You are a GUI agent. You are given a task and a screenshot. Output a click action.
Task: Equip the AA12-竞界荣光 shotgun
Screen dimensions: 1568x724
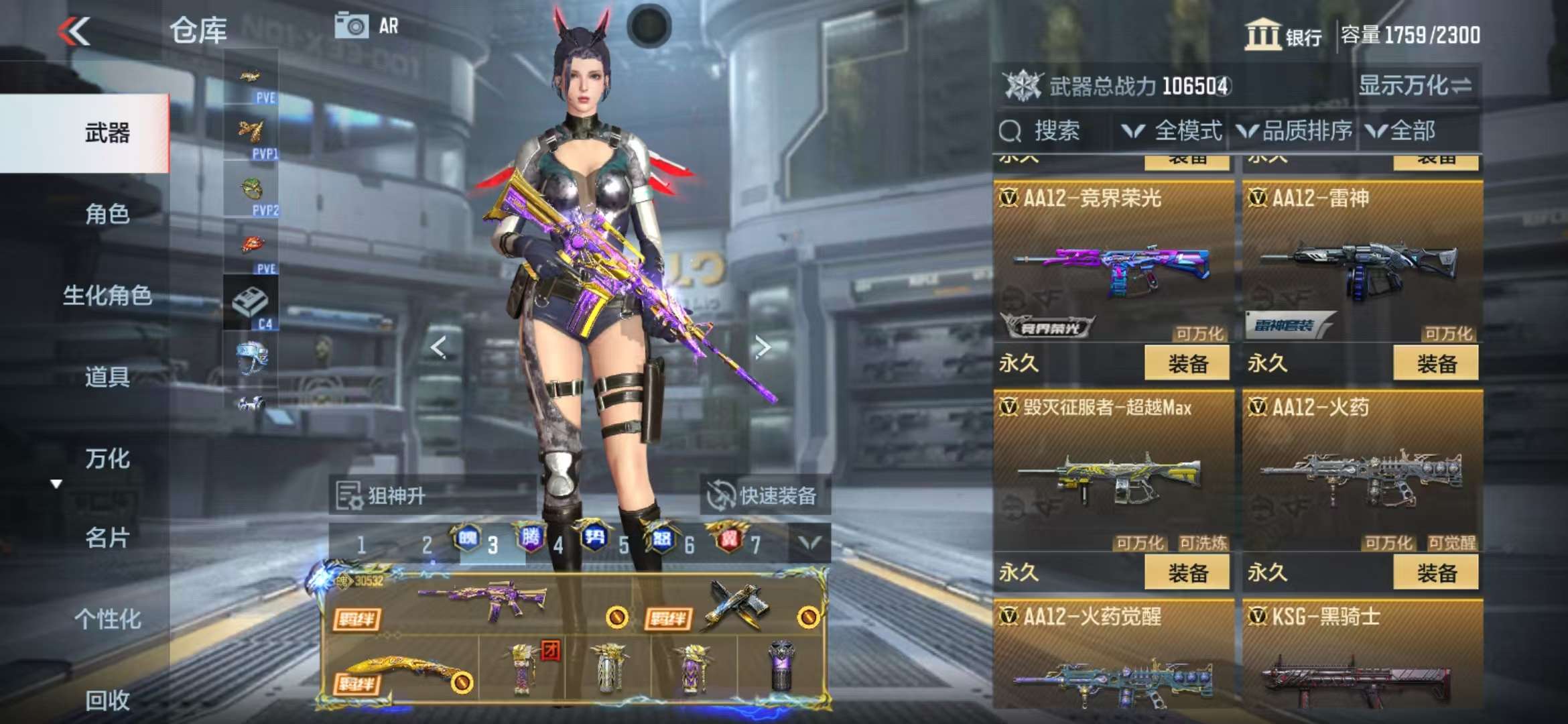[1187, 364]
